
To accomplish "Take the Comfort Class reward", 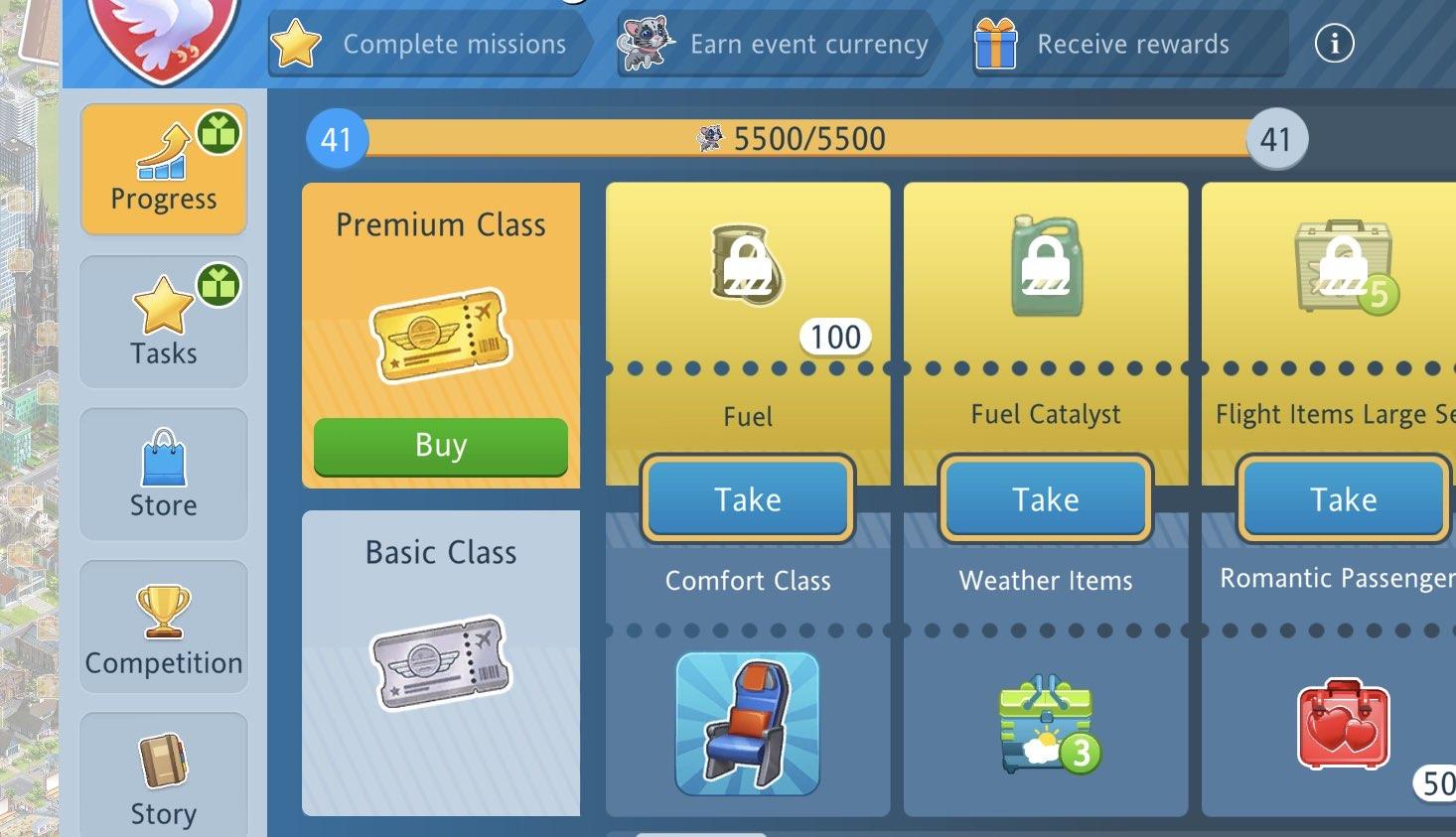I will (748, 498).
